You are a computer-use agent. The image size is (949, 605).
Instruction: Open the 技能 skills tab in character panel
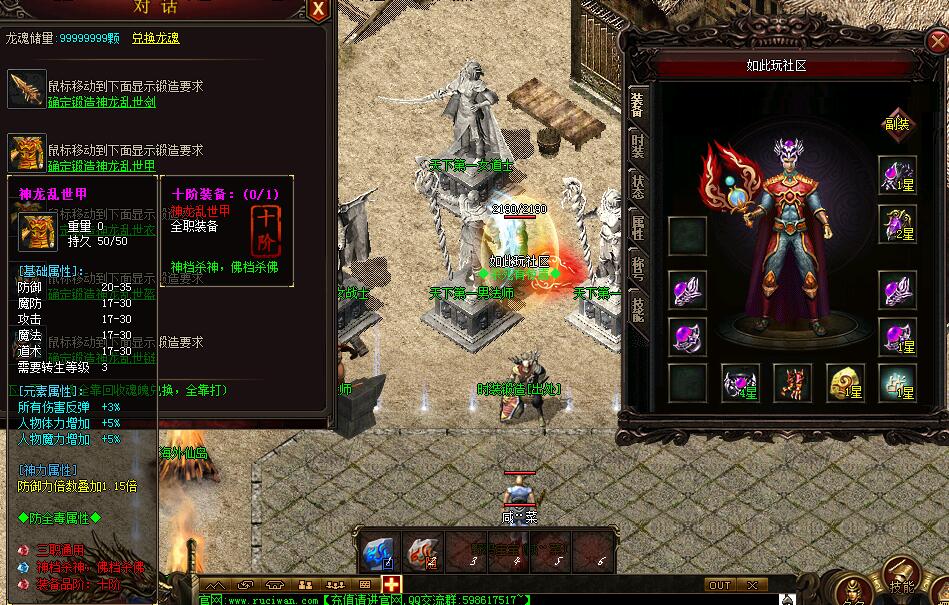[637, 307]
